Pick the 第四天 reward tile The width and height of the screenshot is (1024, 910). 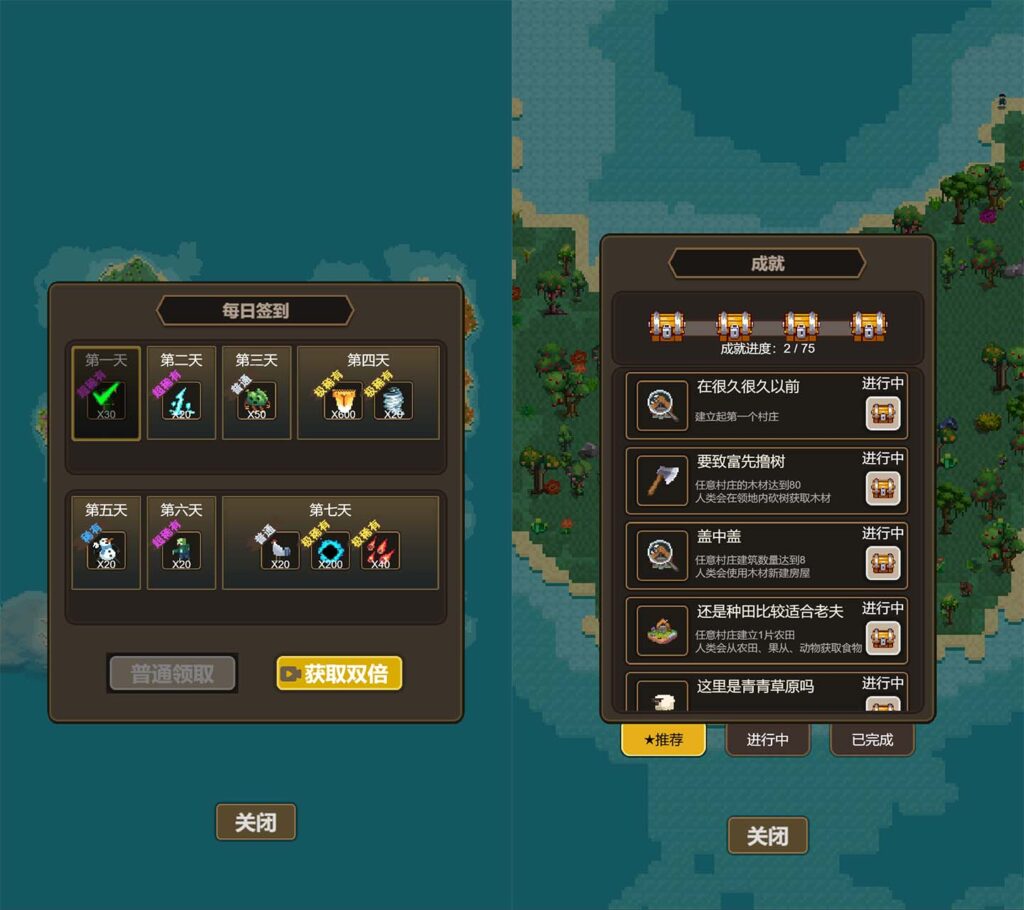pyautogui.click(x=368, y=393)
